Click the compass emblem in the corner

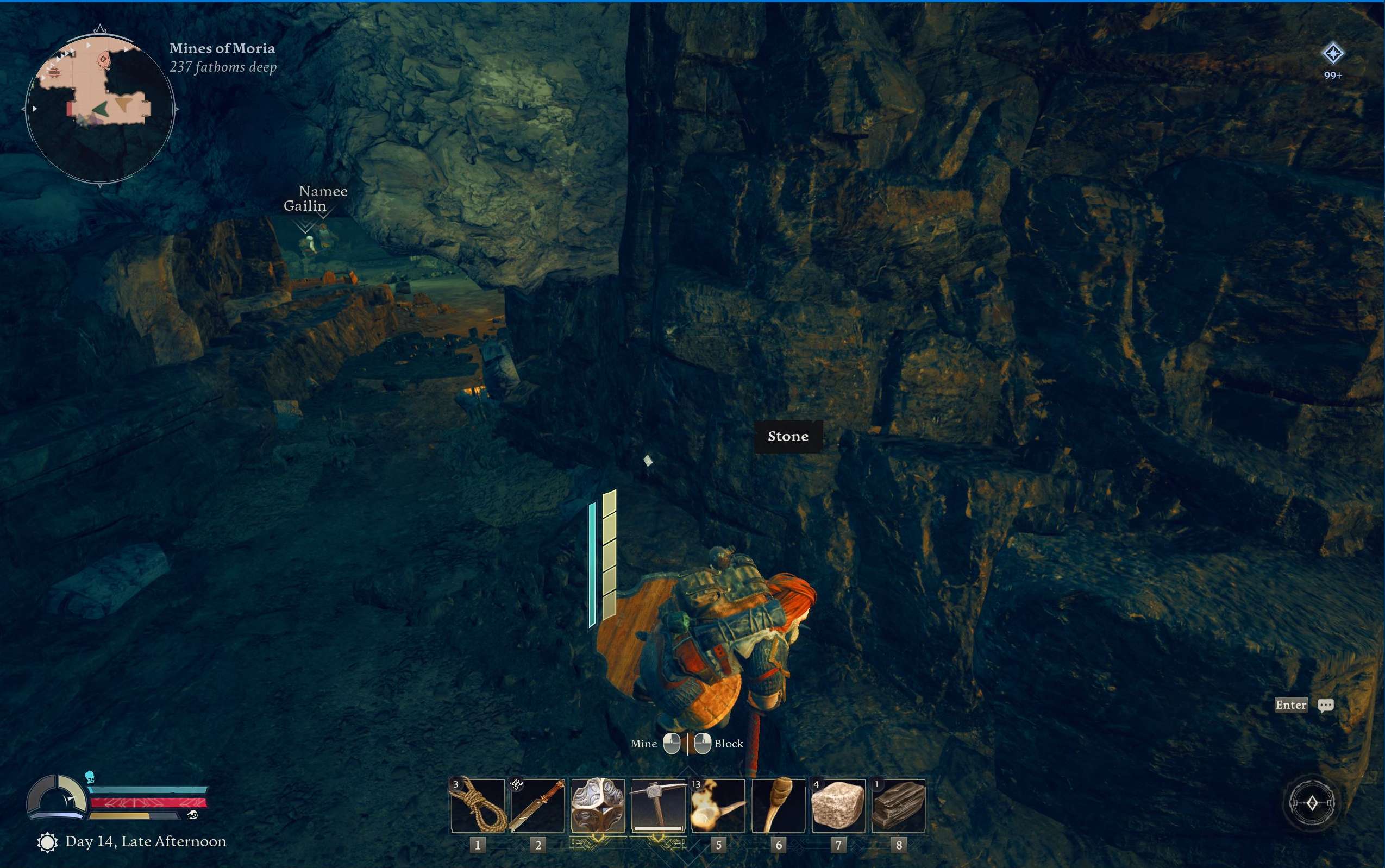pos(1312,803)
